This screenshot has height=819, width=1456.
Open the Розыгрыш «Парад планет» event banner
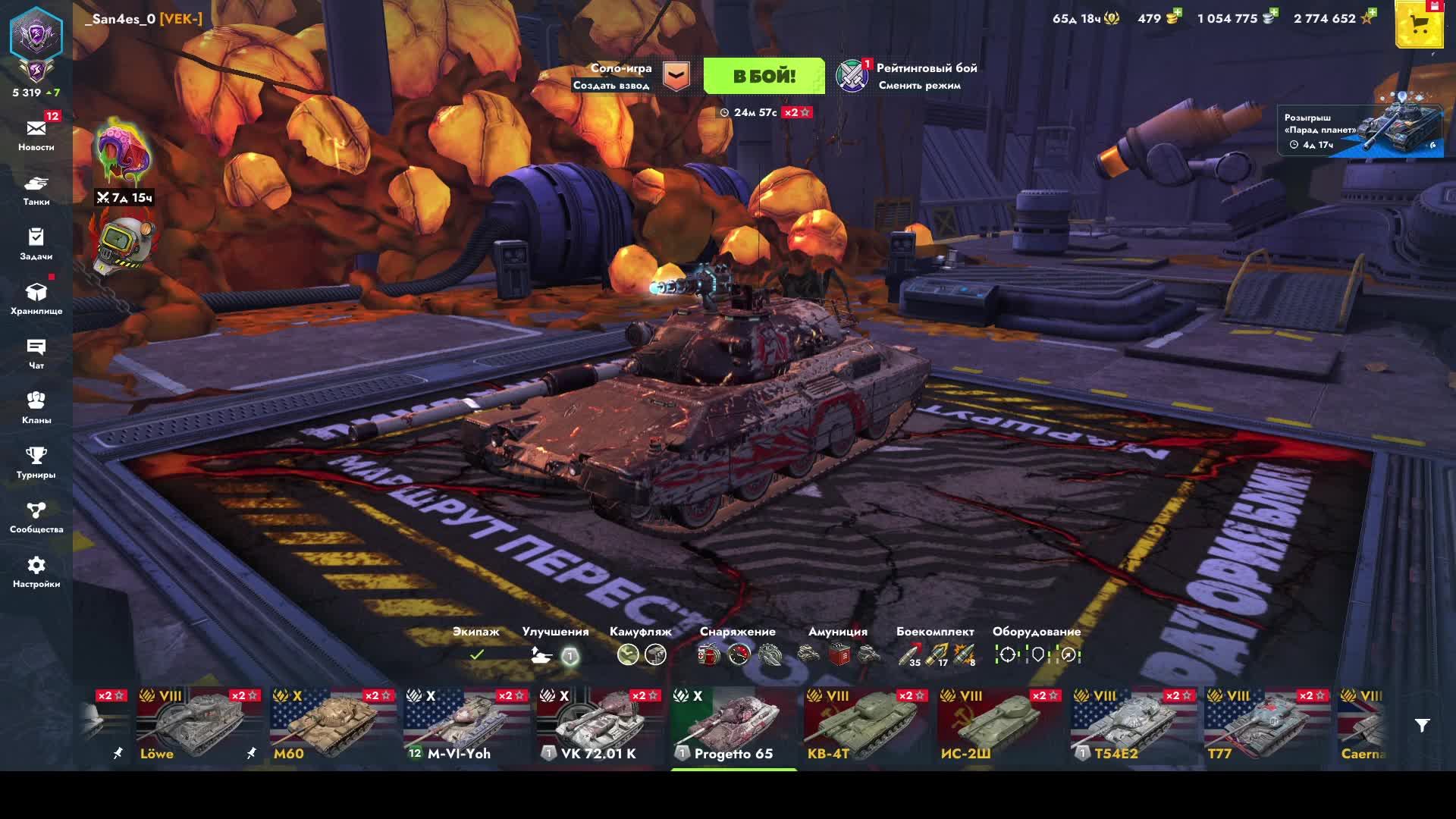tap(1360, 130)
